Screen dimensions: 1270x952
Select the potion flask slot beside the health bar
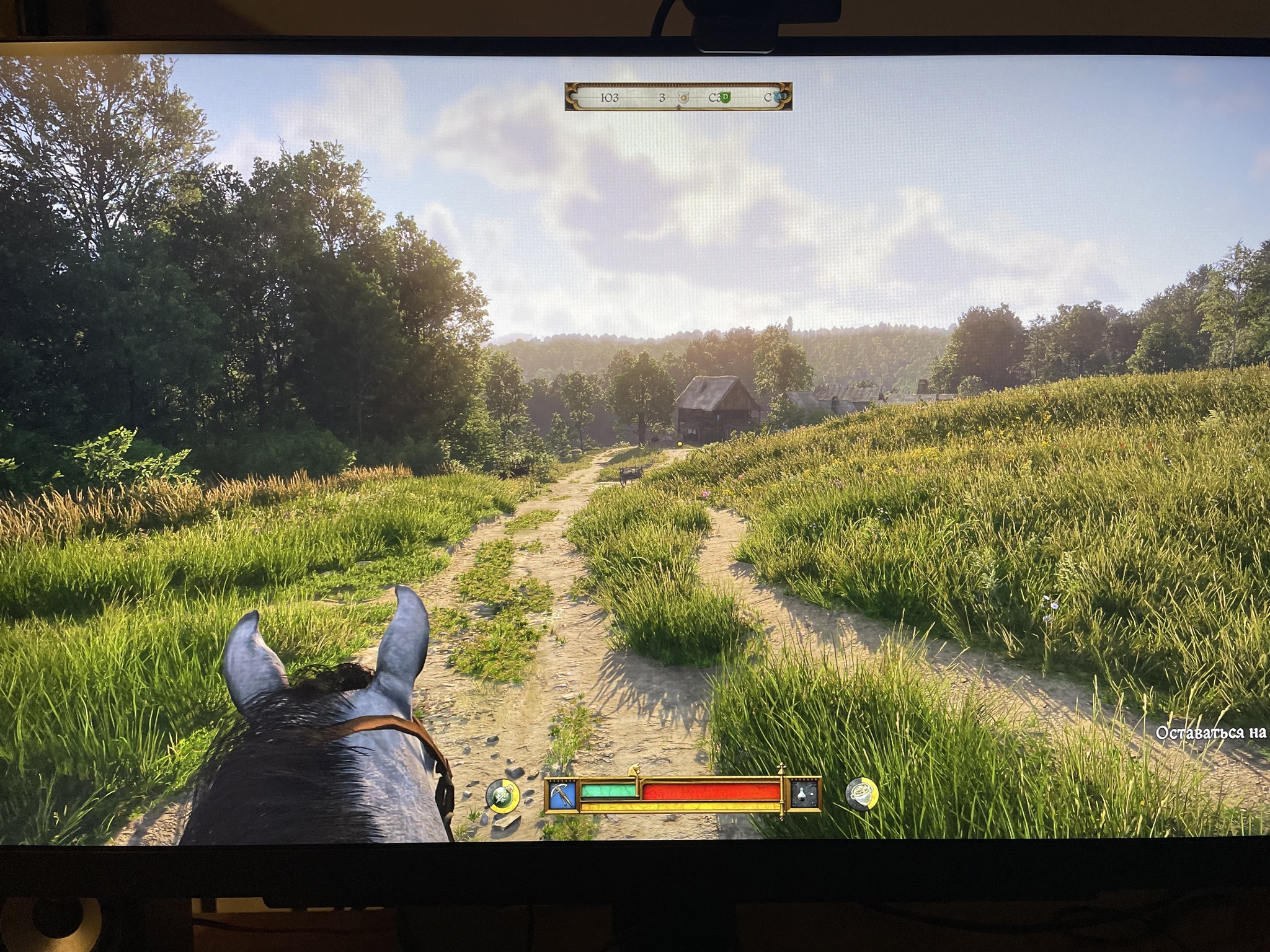[x=804, y=794]
